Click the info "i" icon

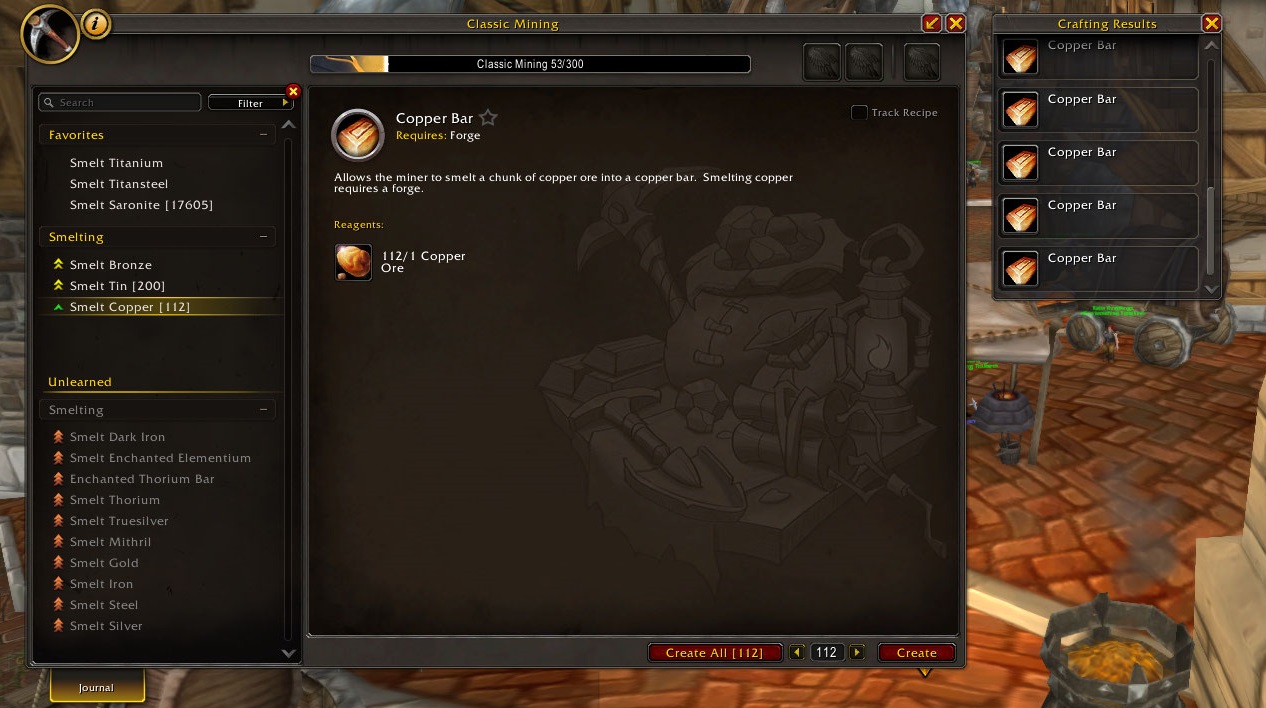[x=96, y=24]
